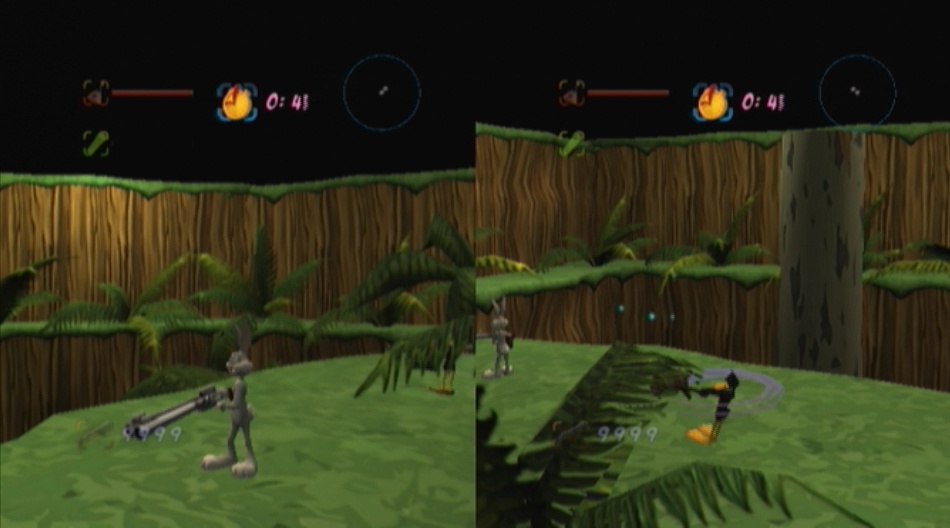This screenshot has width=950, height=528.
Task: Select the yellow clock icon in Daffy Duck's view
Action: [713, 102]
